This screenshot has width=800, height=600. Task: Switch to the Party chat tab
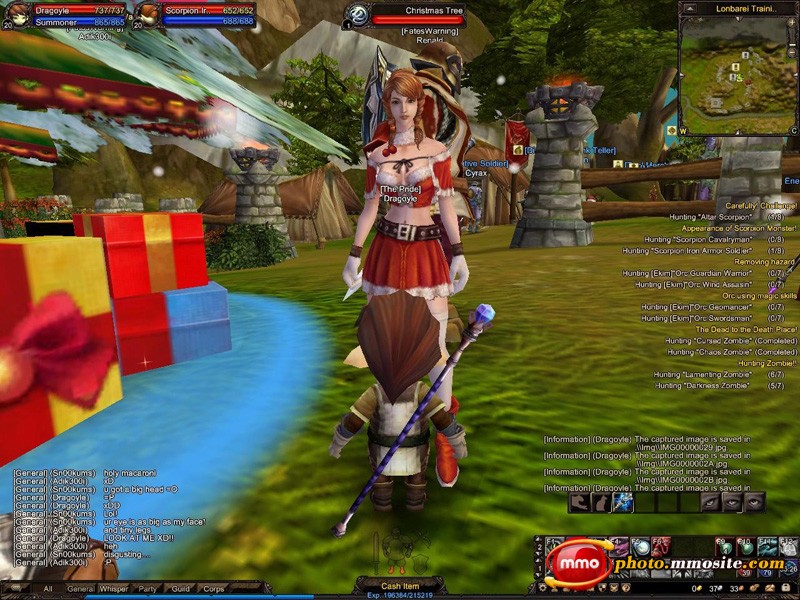pyautogui.click(x=147, y=589)
